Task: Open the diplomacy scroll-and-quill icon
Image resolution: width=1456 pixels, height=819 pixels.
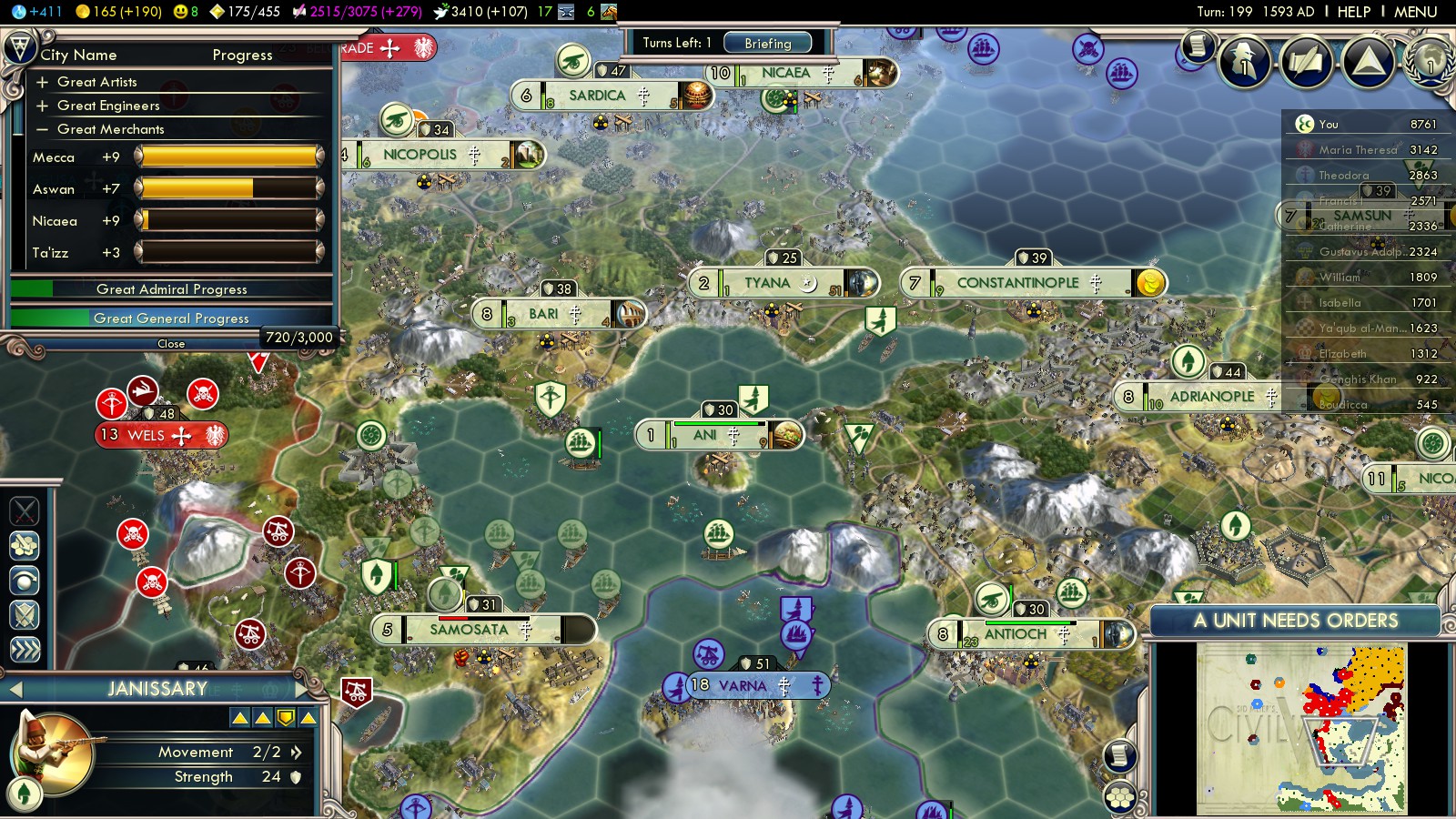Action: coord(1306,62)
